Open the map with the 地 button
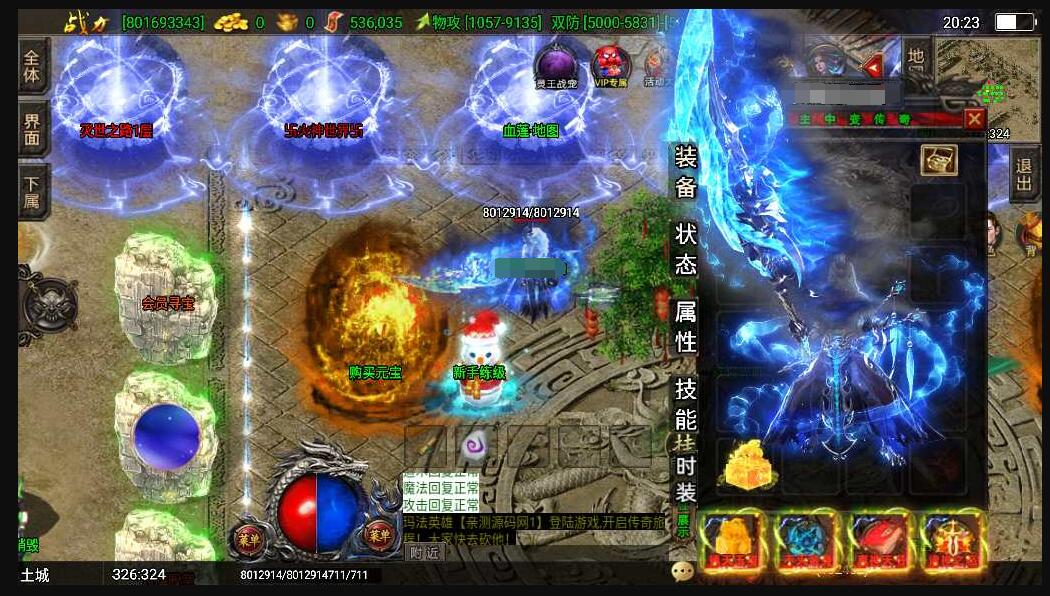The image size is (1050, 596). click(x=916, y=57)
